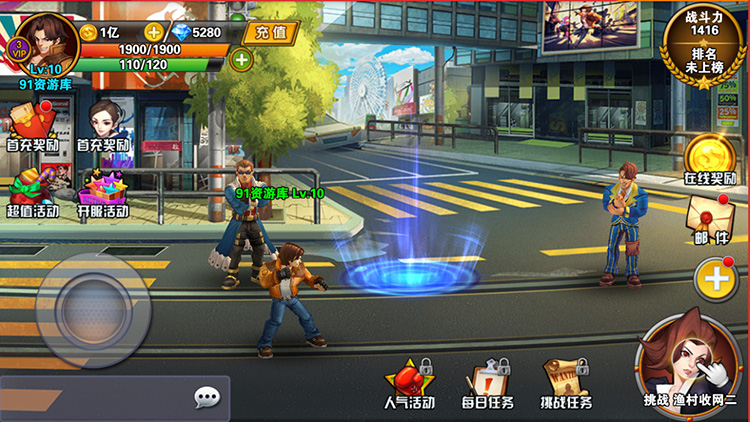Open 开服活动 events
The height and width of the screenshot is (422, 750).
(103, 192)
